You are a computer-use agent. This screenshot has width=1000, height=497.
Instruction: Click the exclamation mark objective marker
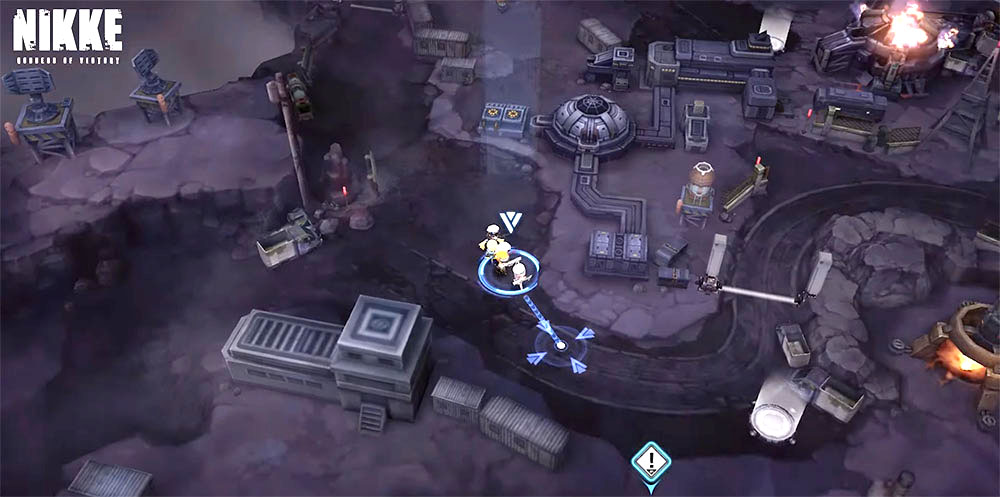(651, 461)
